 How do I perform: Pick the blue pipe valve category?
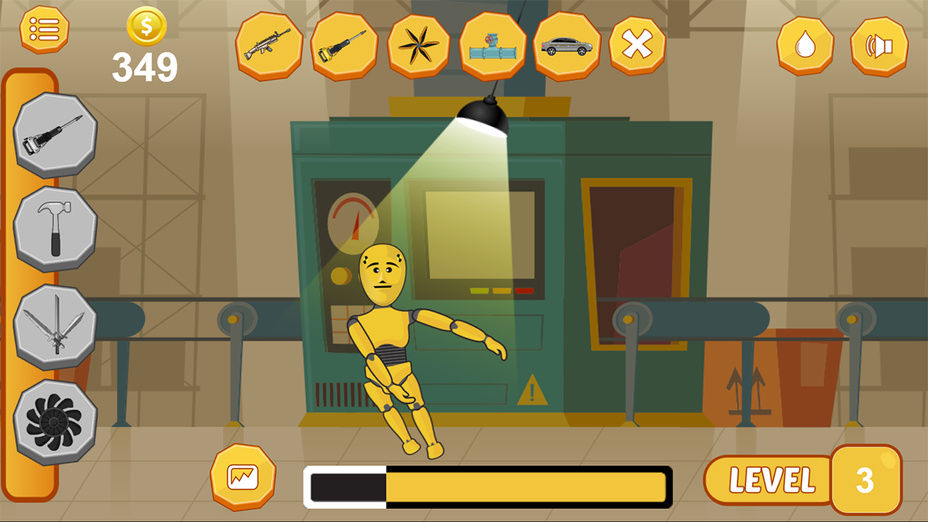coord(492,45)
